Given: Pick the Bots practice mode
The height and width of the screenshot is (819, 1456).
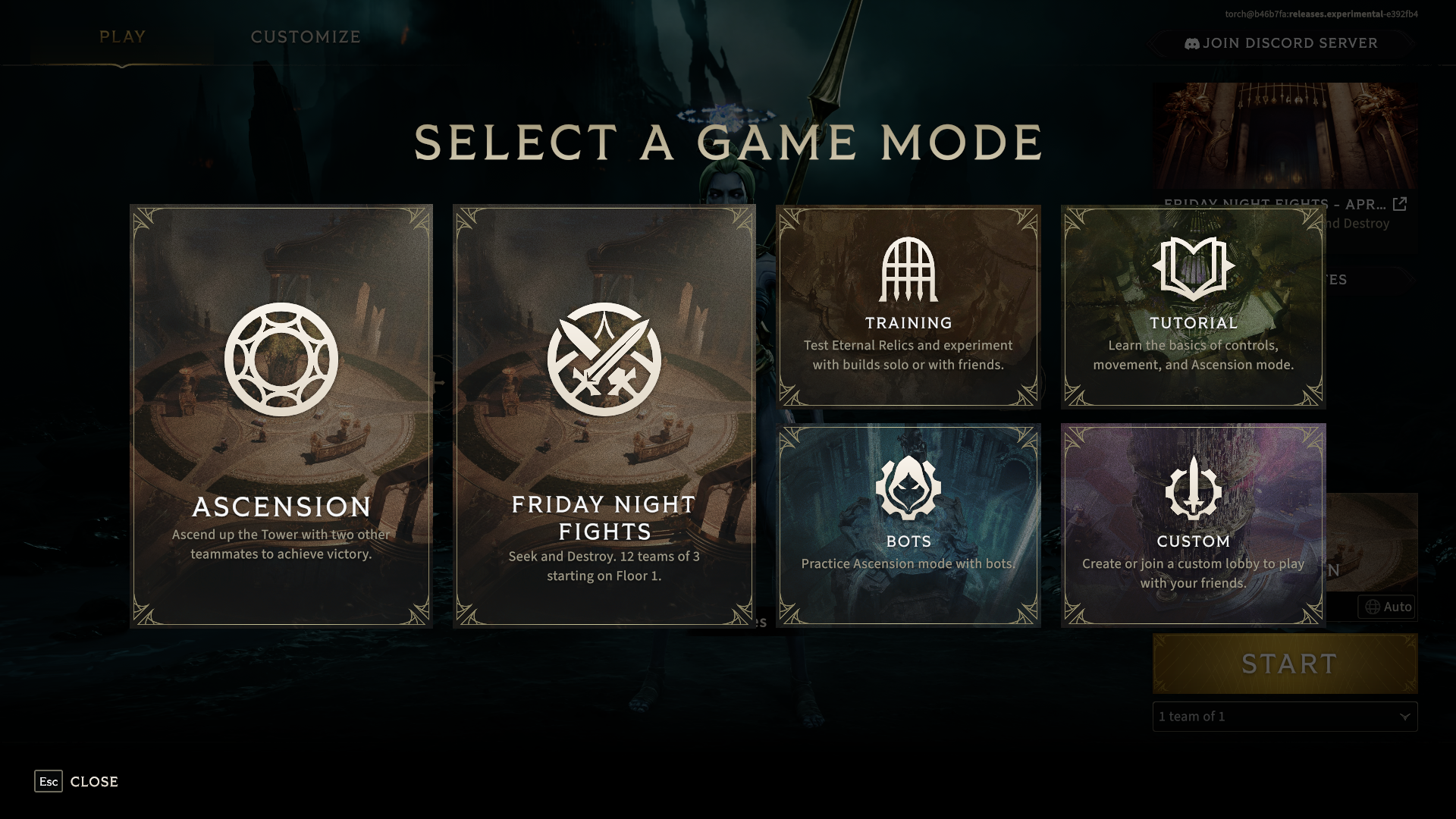Looking at the screenshot, I should [908, 525].
